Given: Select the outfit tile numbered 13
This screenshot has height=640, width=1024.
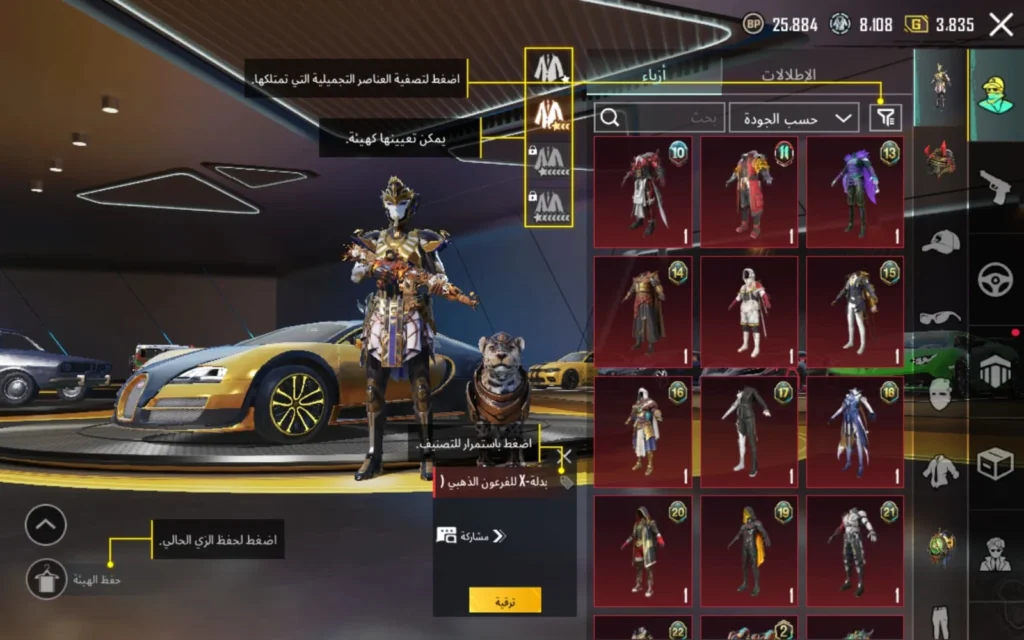Looking at the screenshot, I should [855, 192].
